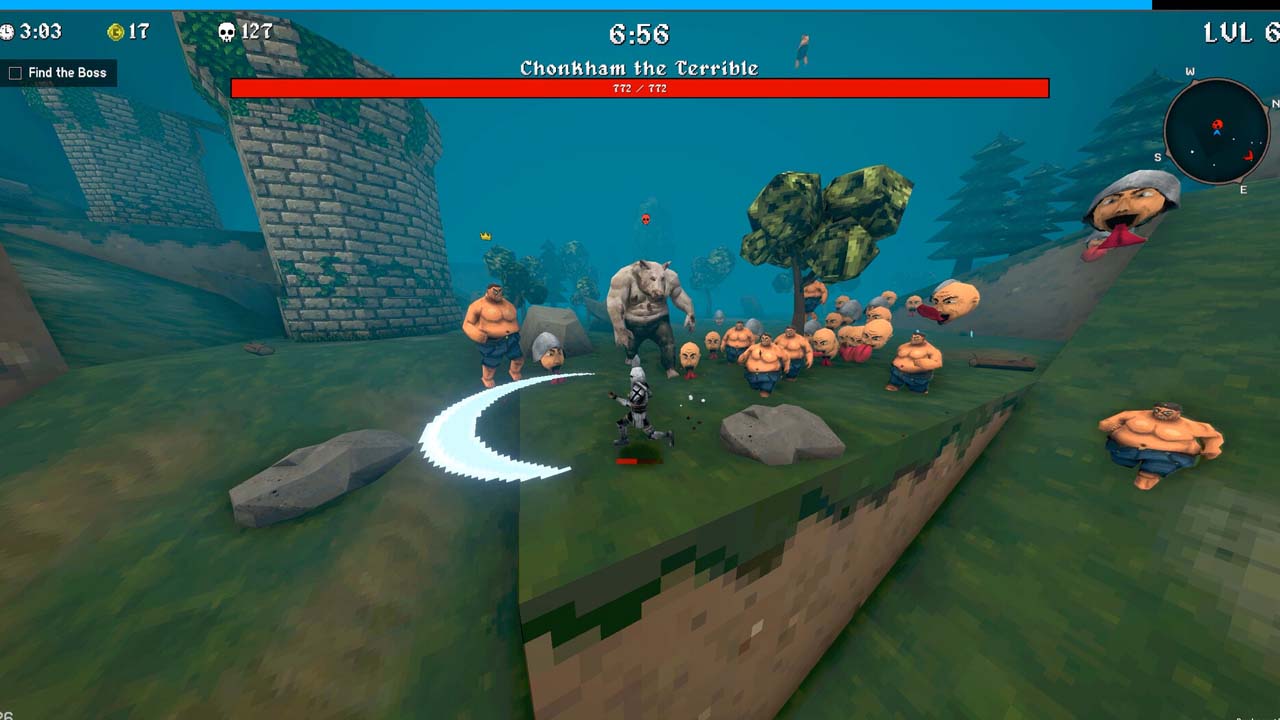This screenshot has width=1280, height=720.
Task: Tick the Find the Boss checkbox
Action: [15, 73]
